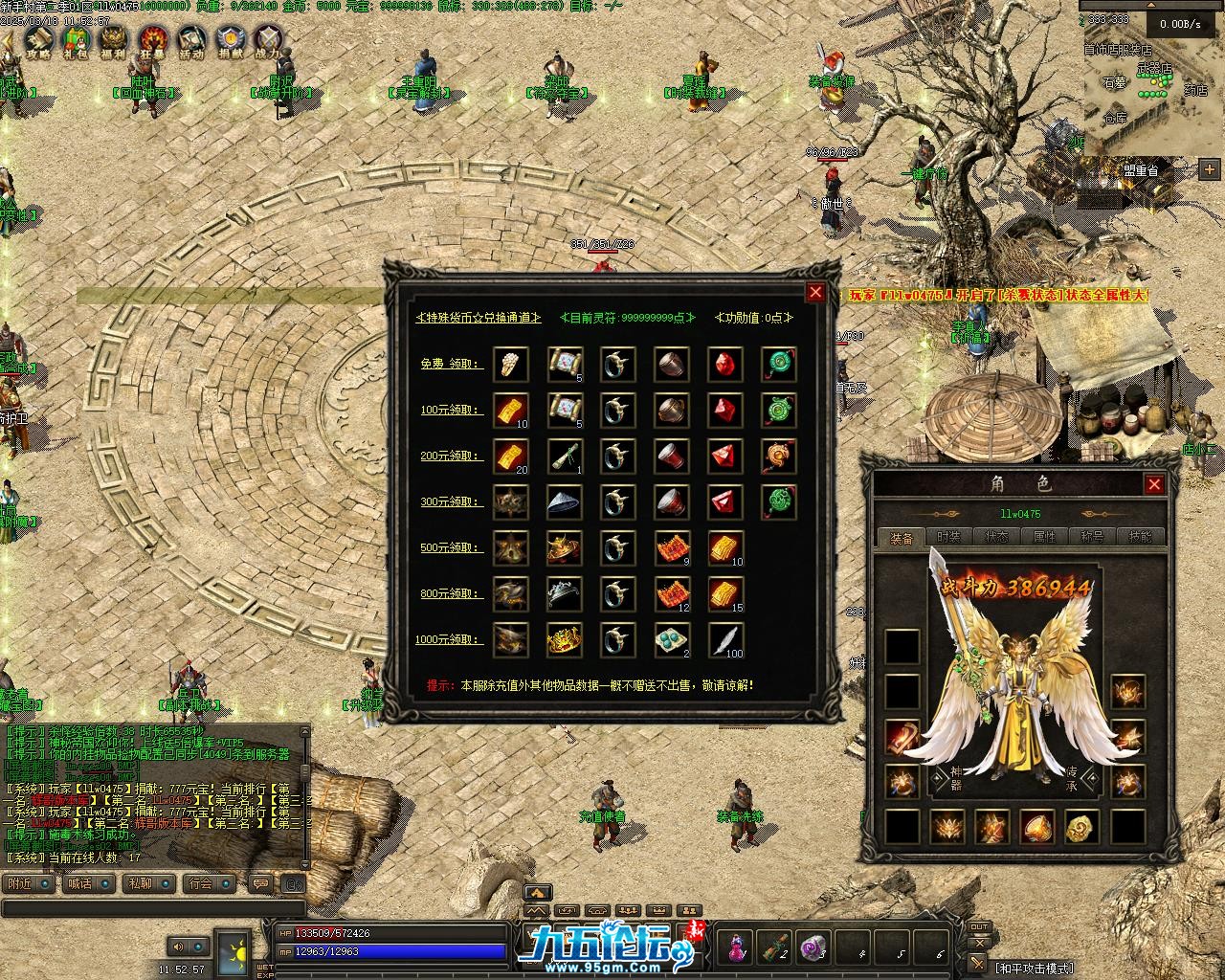Select the 附近 nearby chat channel
The width and height of the screenshot is (1225, 980).
[21, 883]
